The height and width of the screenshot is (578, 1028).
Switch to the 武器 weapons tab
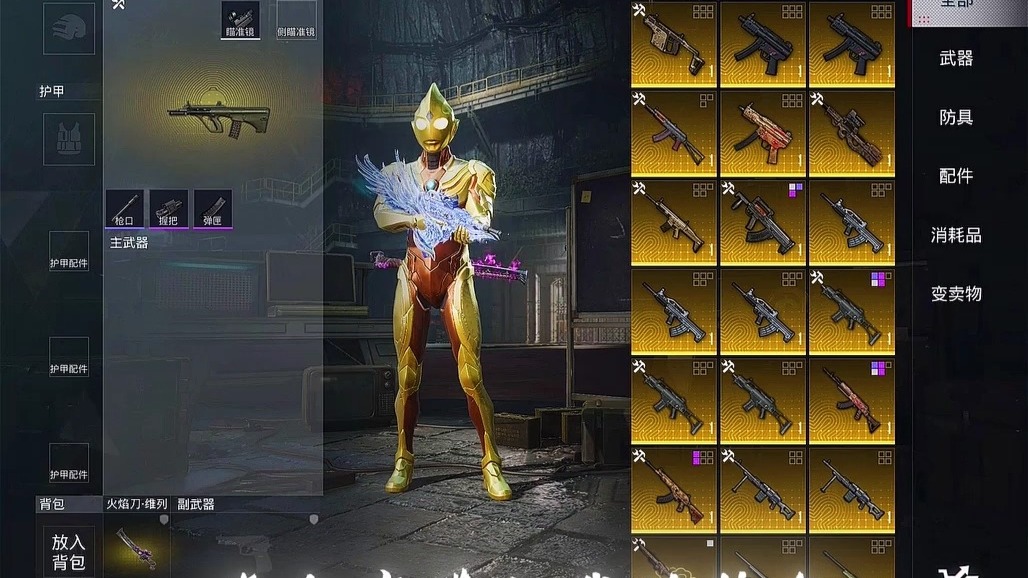click(956, 58)
